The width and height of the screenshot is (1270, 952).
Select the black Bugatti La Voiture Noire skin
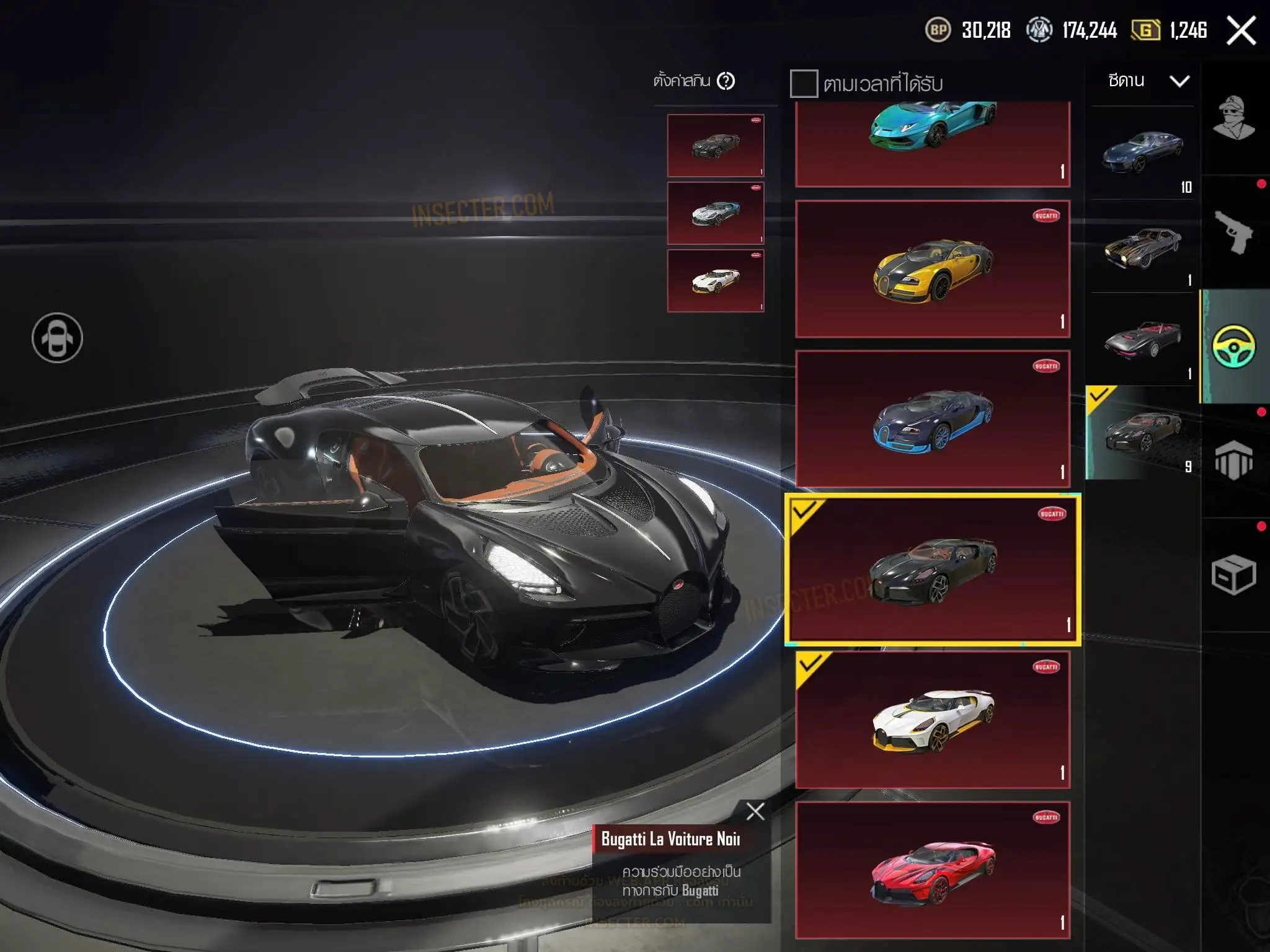[933, 570]
